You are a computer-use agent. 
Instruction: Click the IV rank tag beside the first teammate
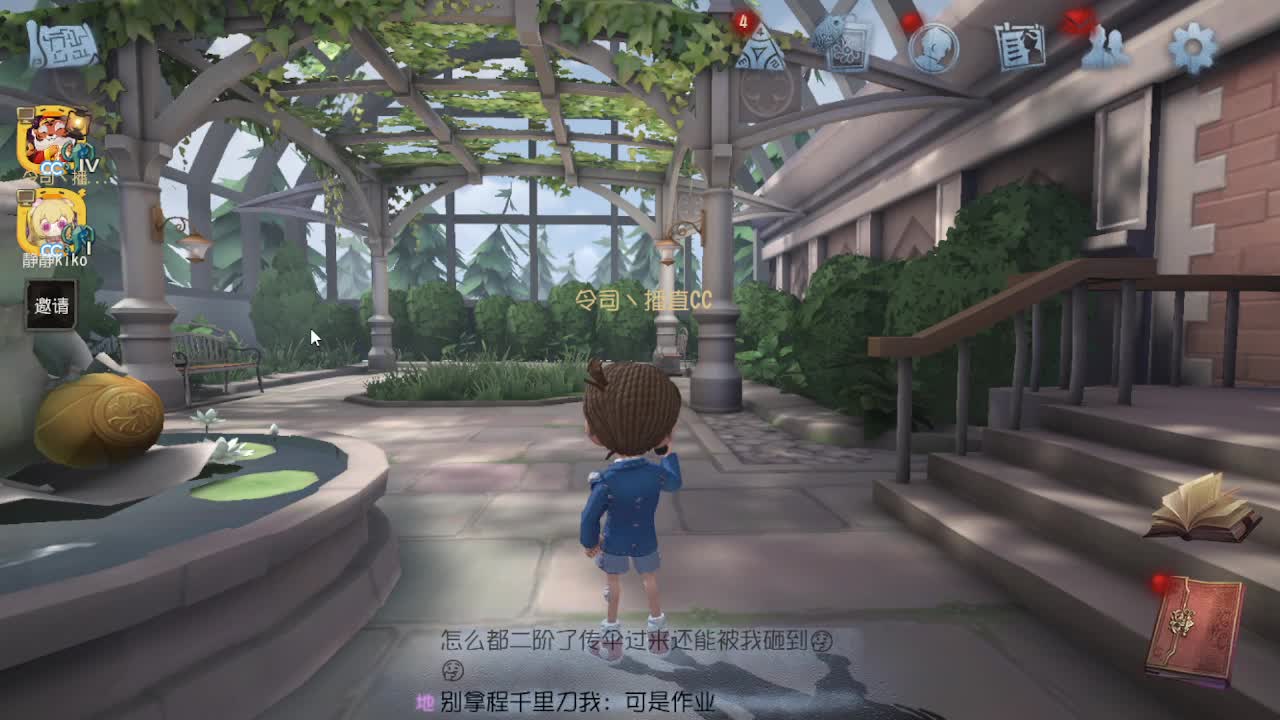pos(90,166)
